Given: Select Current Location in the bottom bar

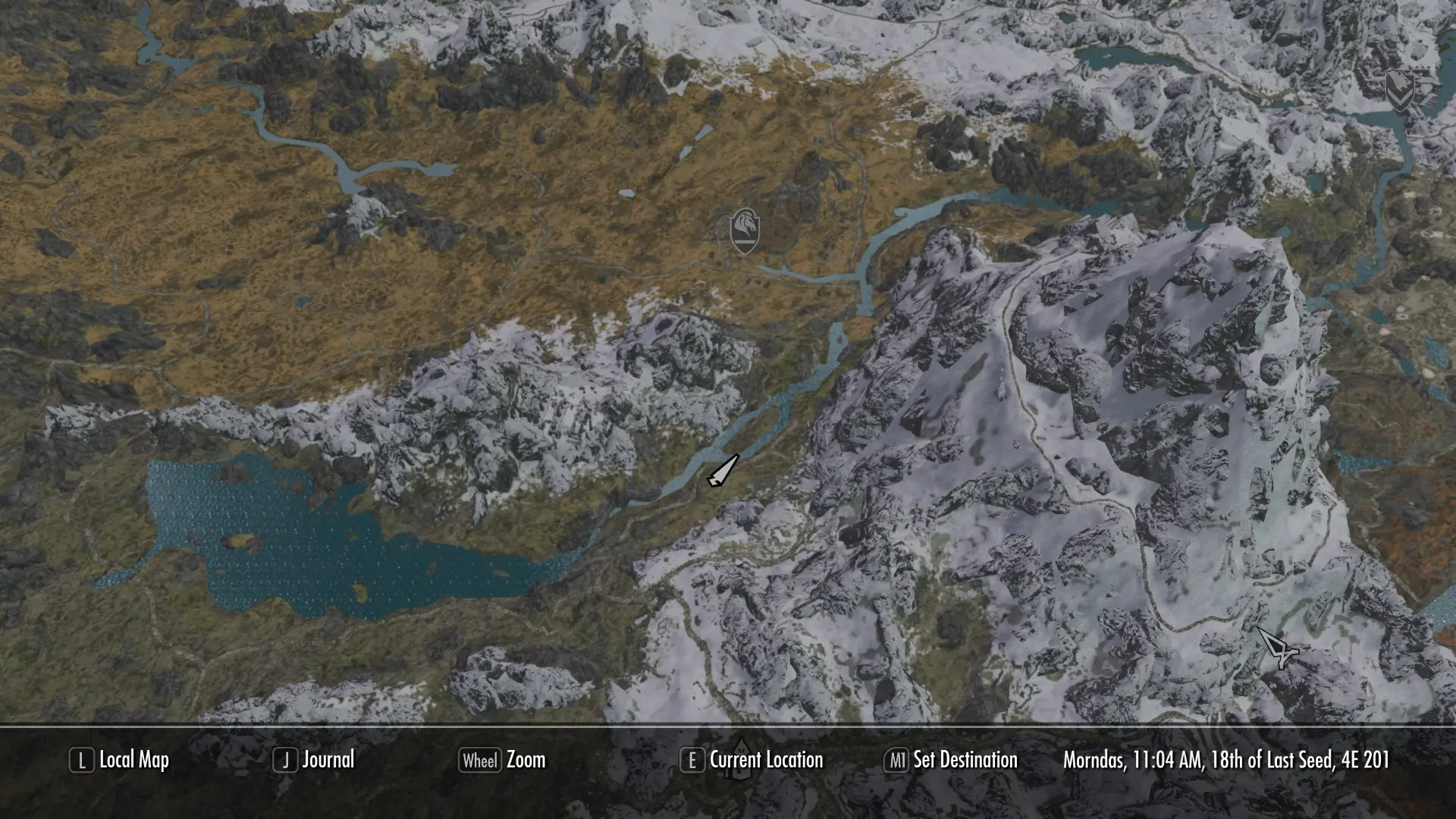Looking at the screenshot, I should (x=766, y=761).
